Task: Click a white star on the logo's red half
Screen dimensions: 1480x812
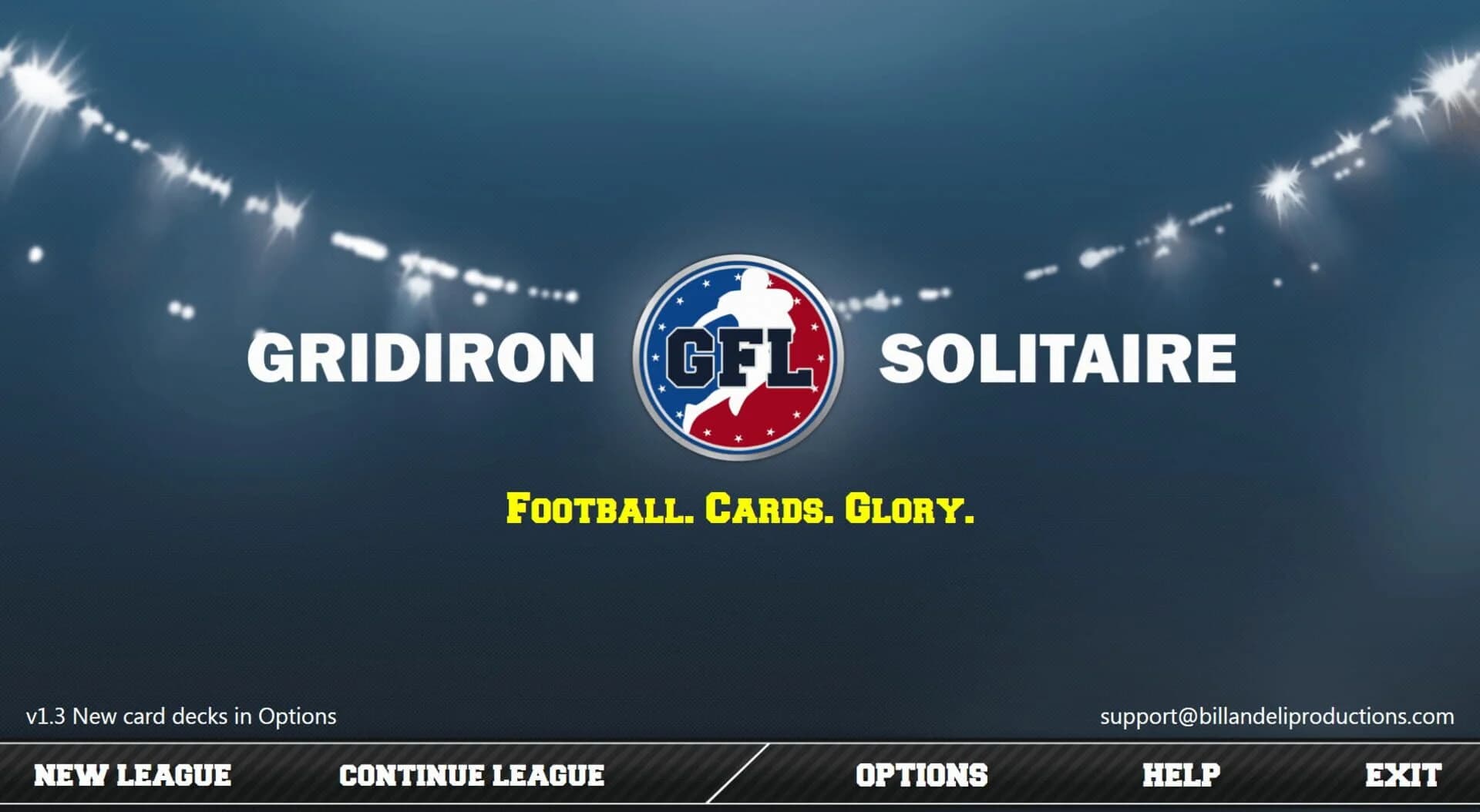Action: (x=821, y=357)
